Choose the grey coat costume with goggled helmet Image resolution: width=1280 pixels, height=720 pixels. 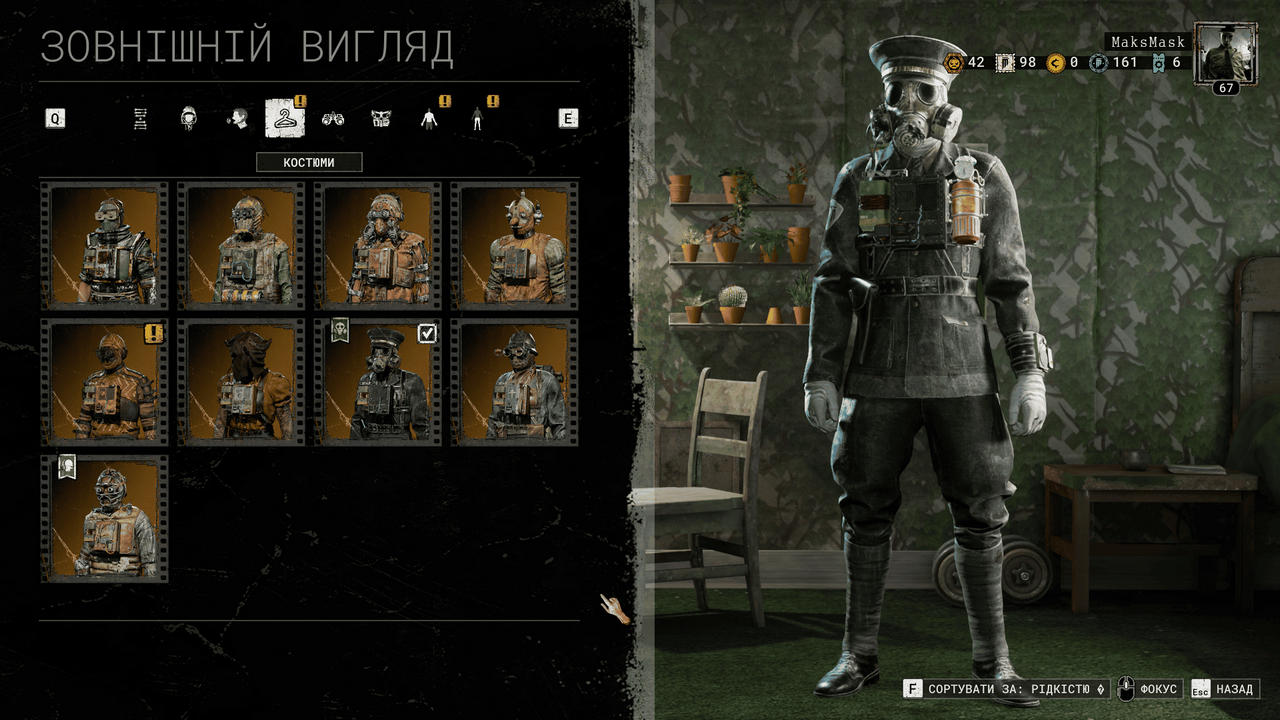point(515,382)
